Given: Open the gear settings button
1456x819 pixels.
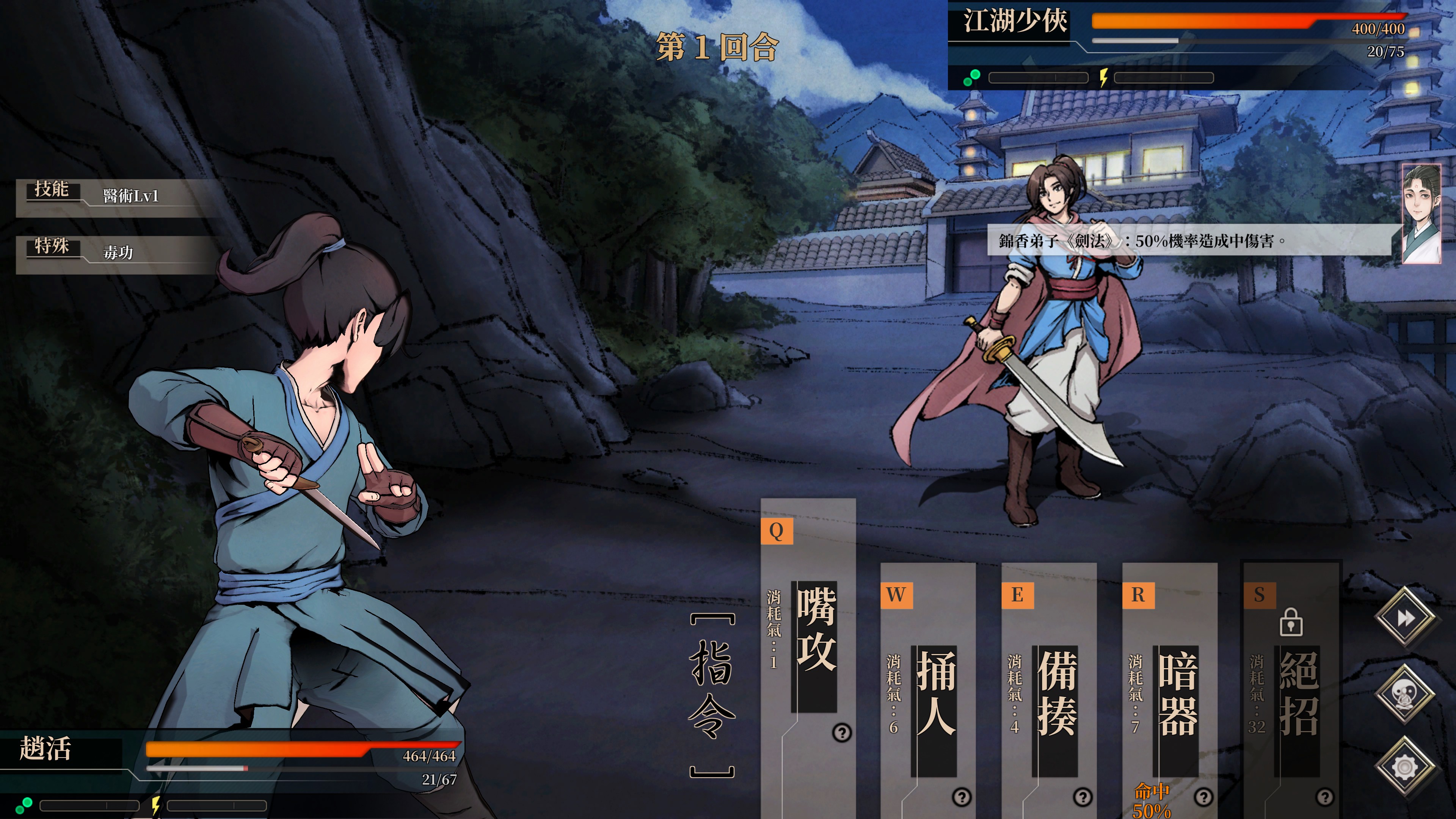Looking at the screenshot, I should 1405,767.
